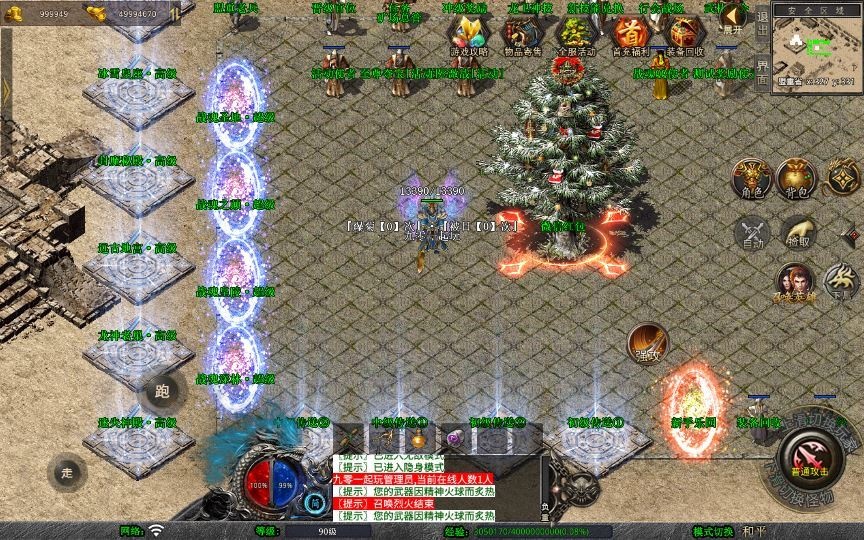This screenshot has height=540, width=864.
Task: Switch movement to 走 walk mode
Action: 68,470
